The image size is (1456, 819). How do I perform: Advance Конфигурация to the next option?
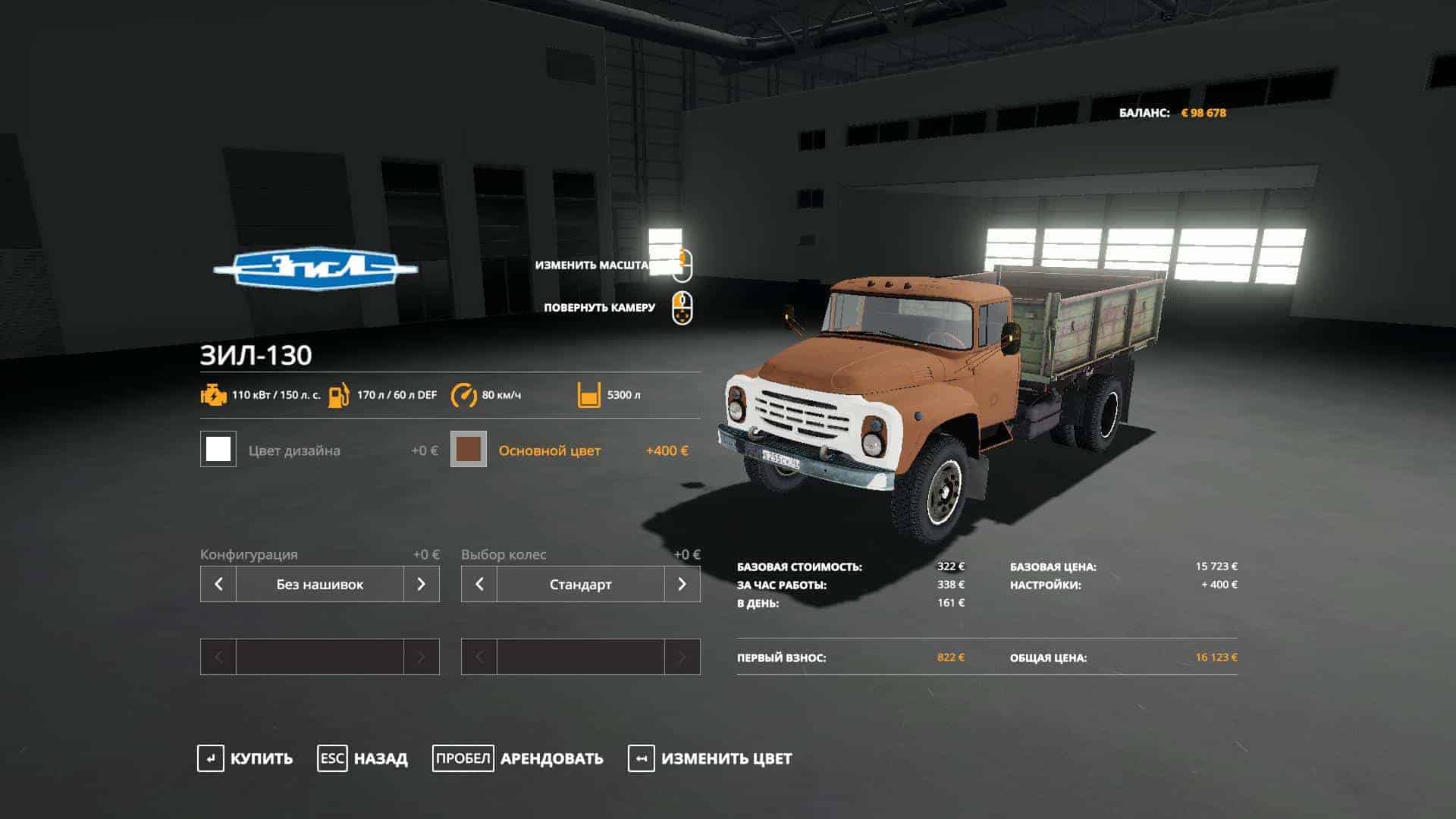(421, 584)
